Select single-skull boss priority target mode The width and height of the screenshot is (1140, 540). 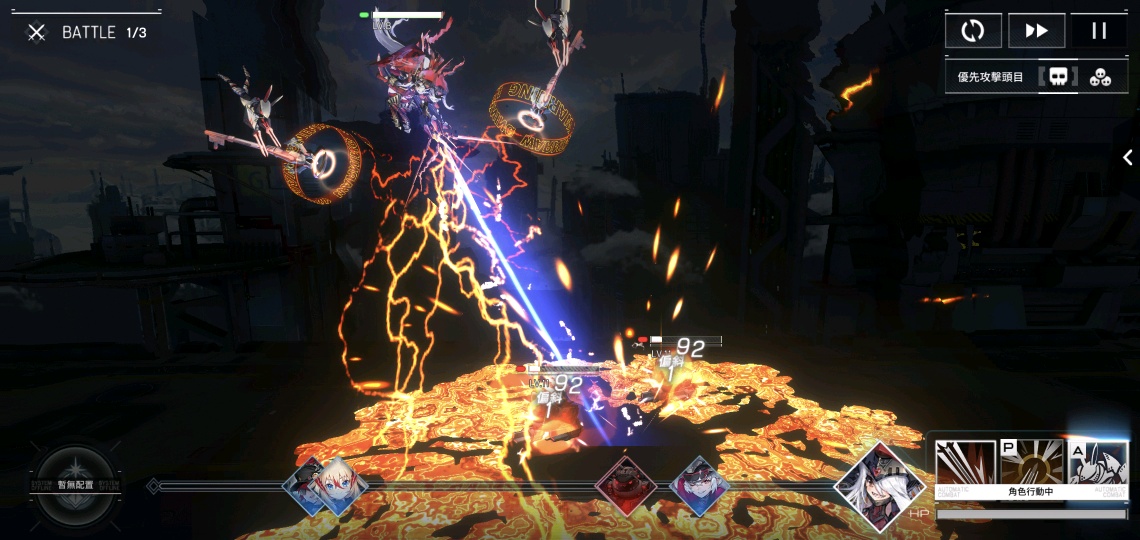coord(1058,77)
